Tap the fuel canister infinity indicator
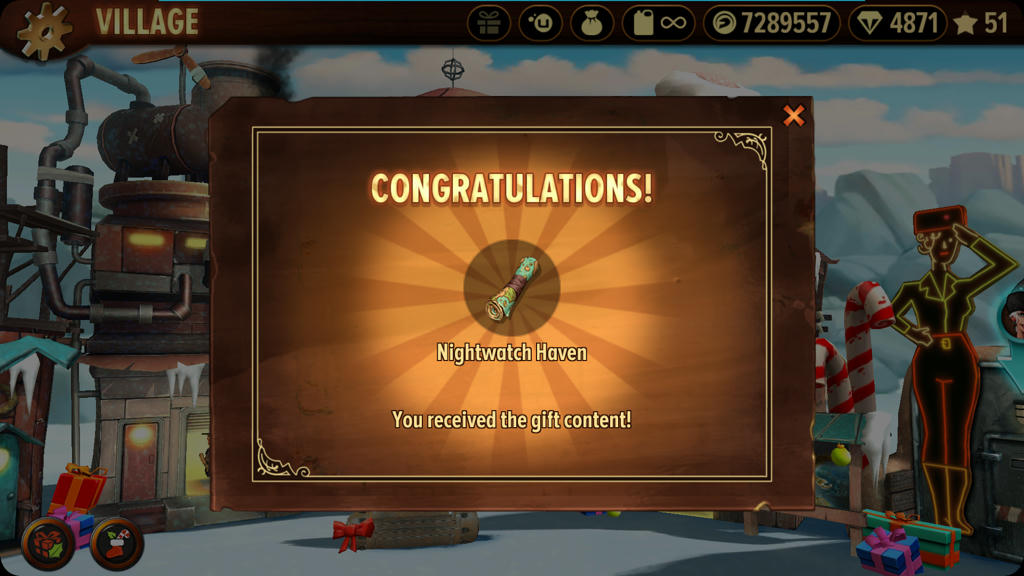 tap(658, 23)
